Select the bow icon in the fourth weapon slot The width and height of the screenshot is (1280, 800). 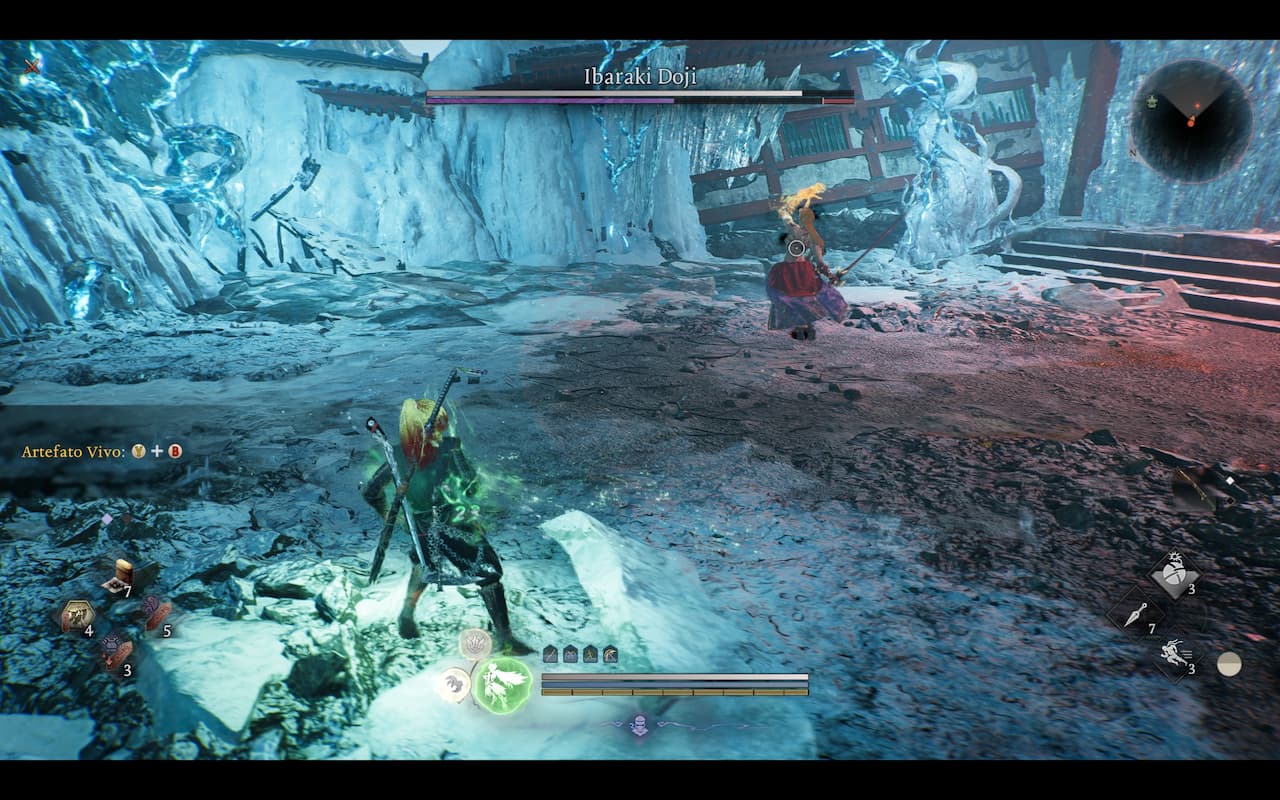(610, 654)
